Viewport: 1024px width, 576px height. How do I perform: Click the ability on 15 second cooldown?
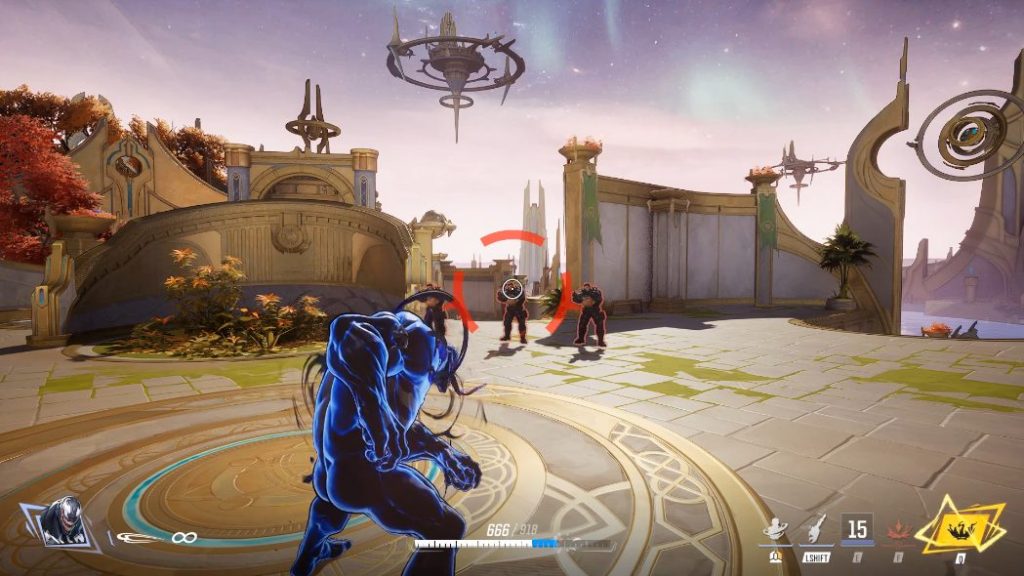857,527
